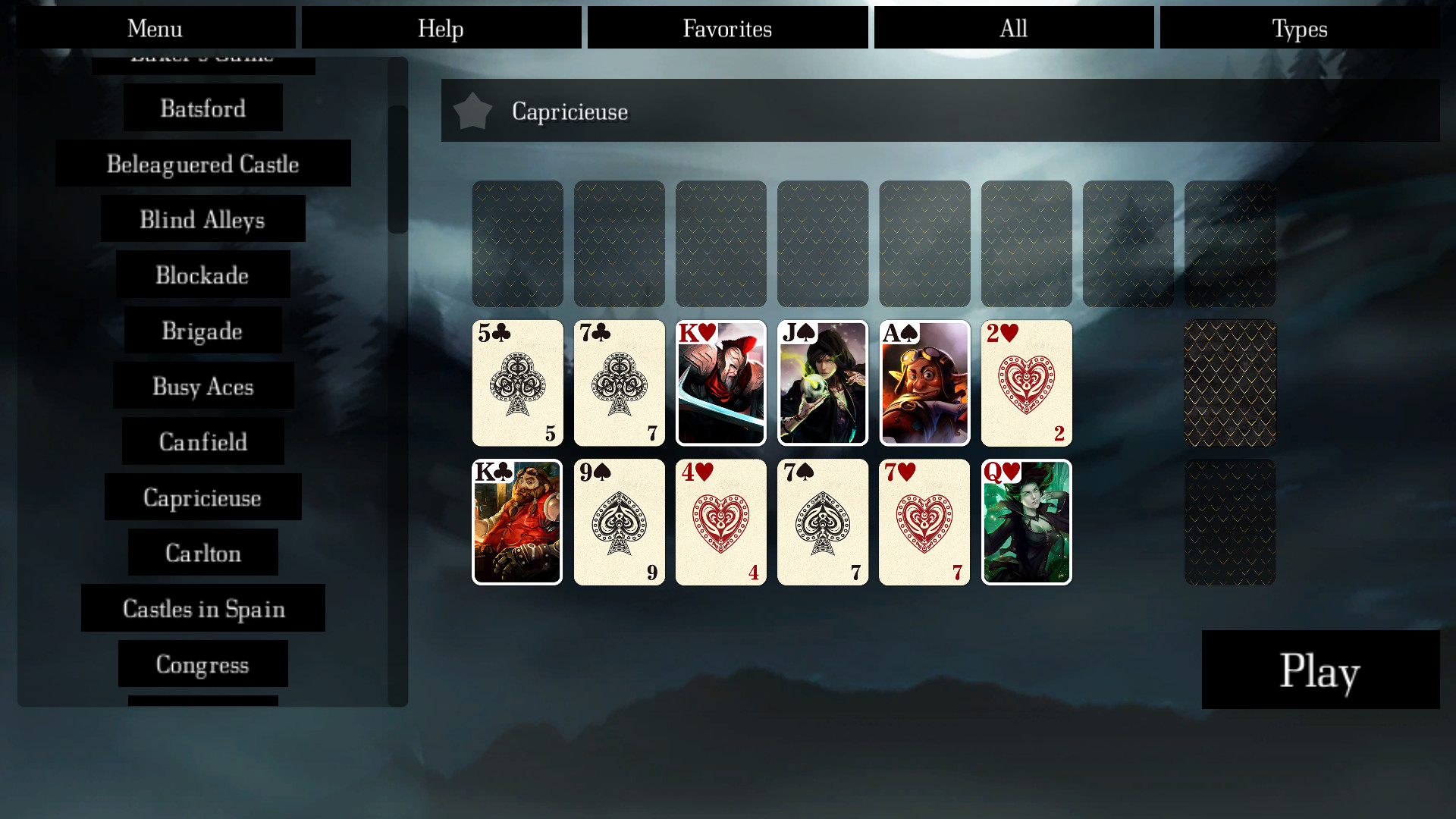Click the Seven of Hearts card

[924, 522]
